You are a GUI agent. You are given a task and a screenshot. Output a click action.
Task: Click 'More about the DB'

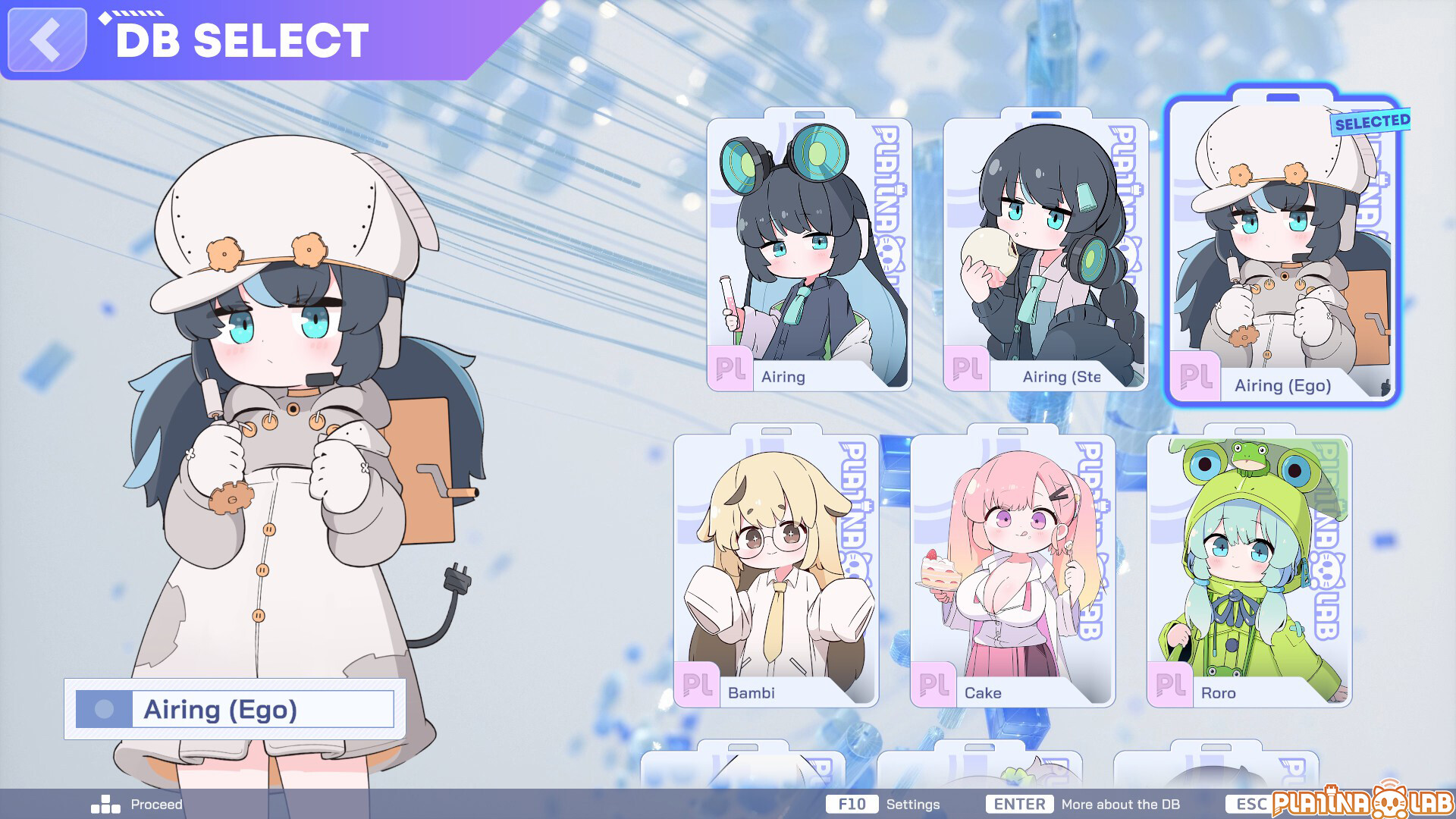point(1119,804)
